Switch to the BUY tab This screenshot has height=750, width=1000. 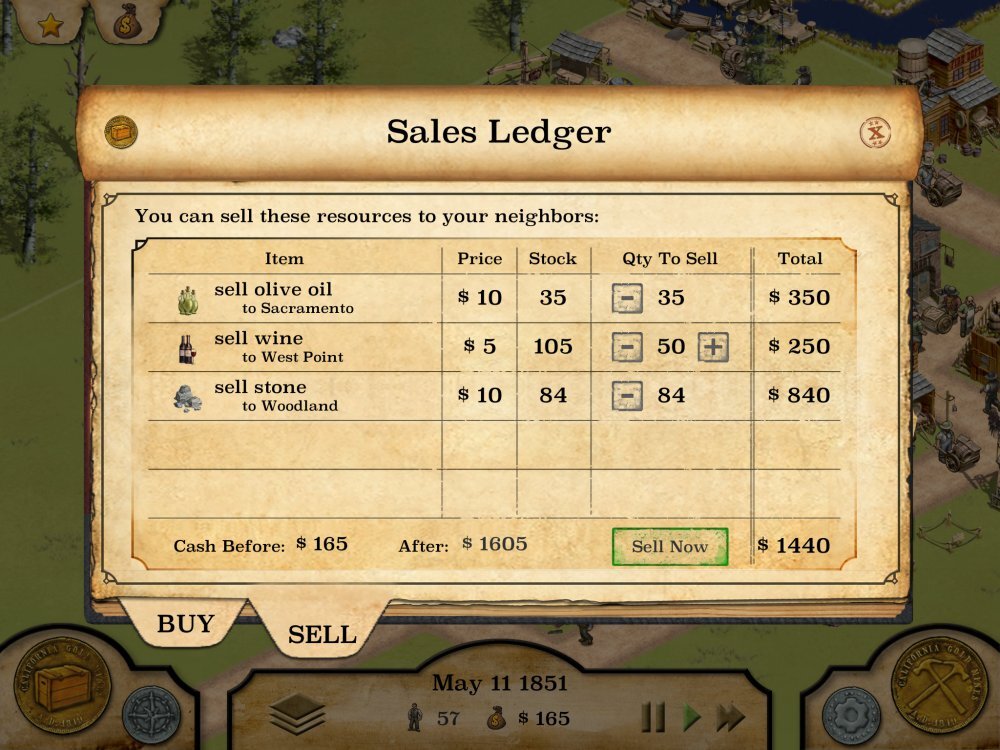[185, 624]
